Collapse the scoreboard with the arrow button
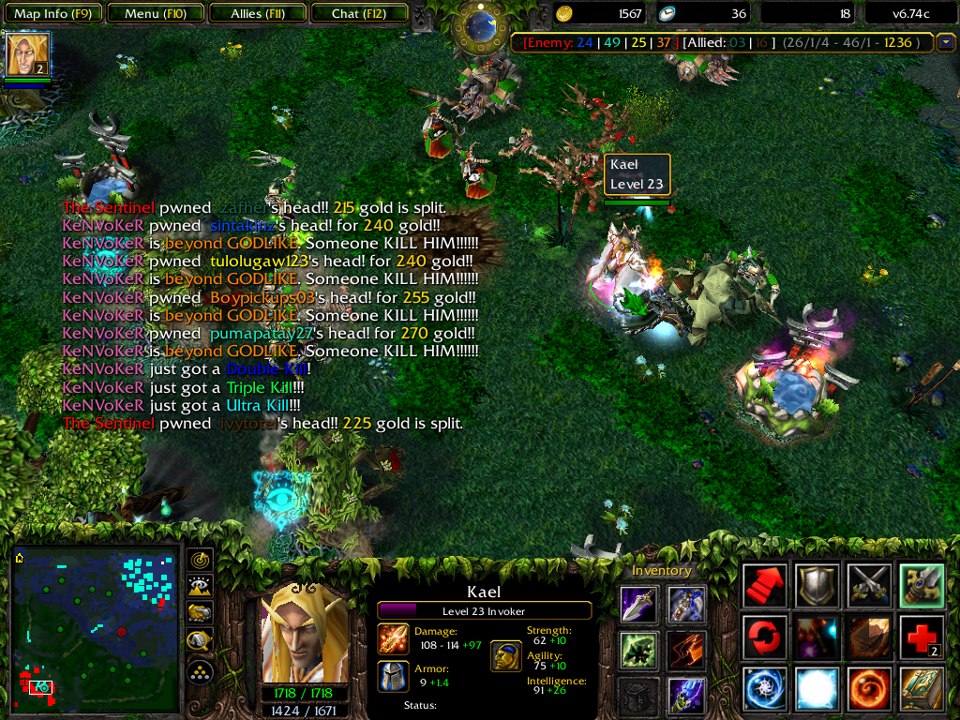 (946, 42)
